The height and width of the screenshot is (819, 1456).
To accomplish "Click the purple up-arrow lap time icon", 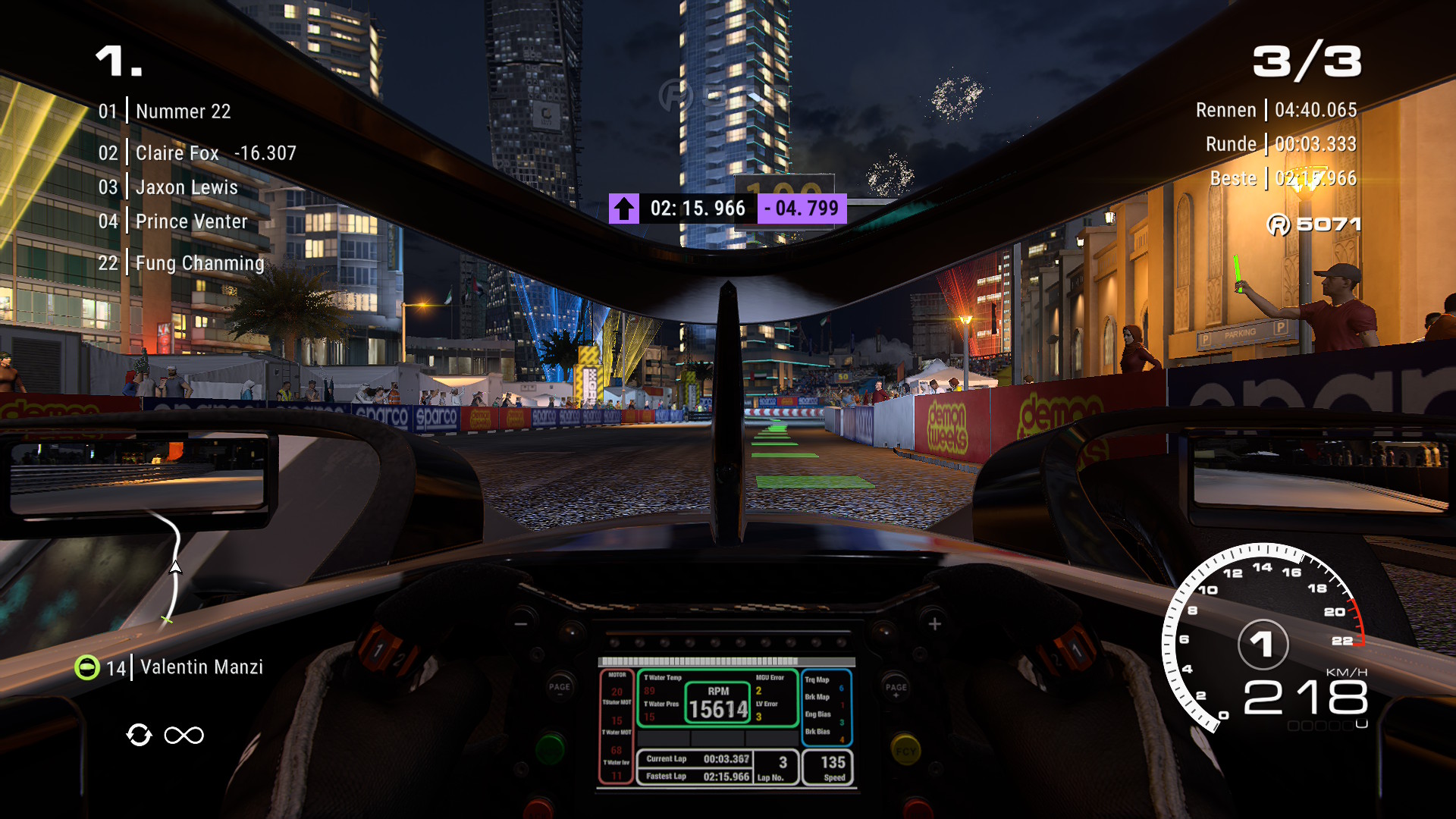I will coord(623,209).
